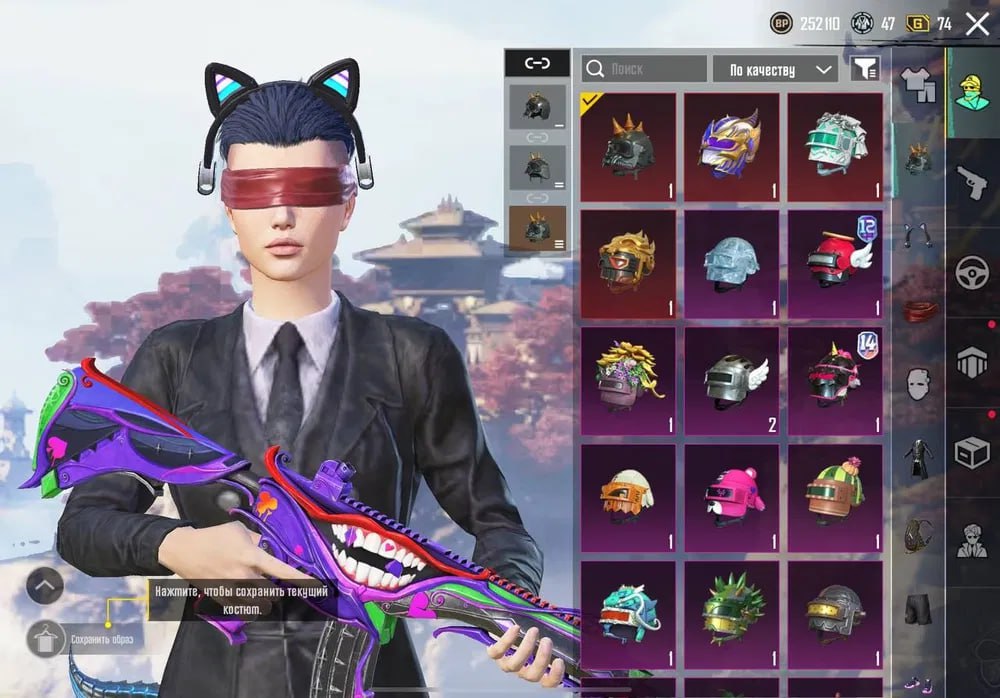Open the crate box tab
1000x698 pixels.
972,452
